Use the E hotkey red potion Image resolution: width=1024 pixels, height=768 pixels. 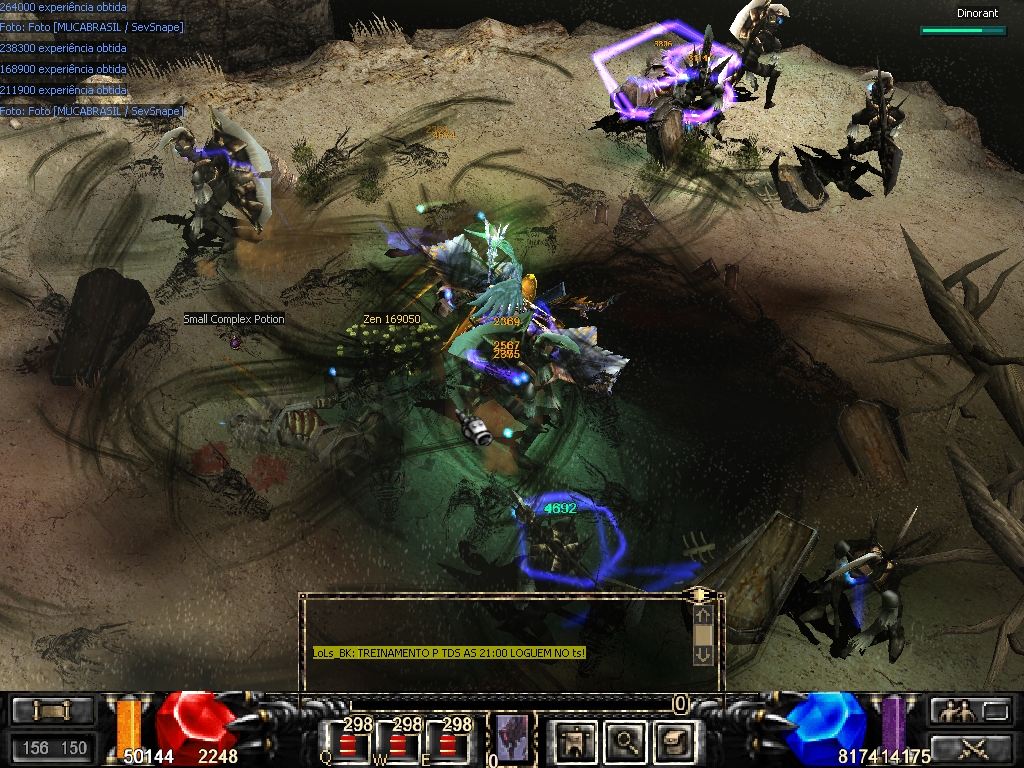(x=449, y=743)
